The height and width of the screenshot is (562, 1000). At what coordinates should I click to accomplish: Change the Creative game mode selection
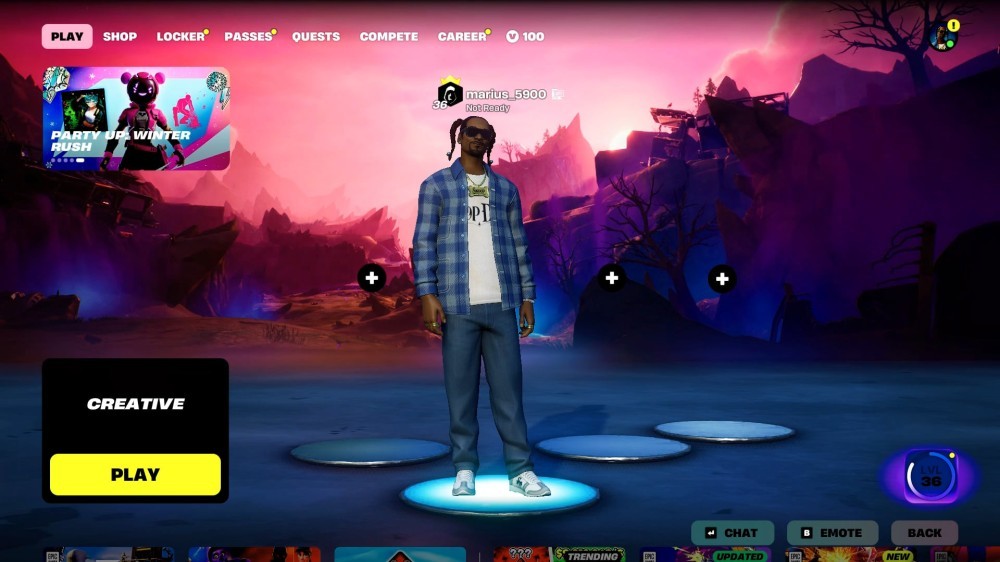tap(135, 404)
